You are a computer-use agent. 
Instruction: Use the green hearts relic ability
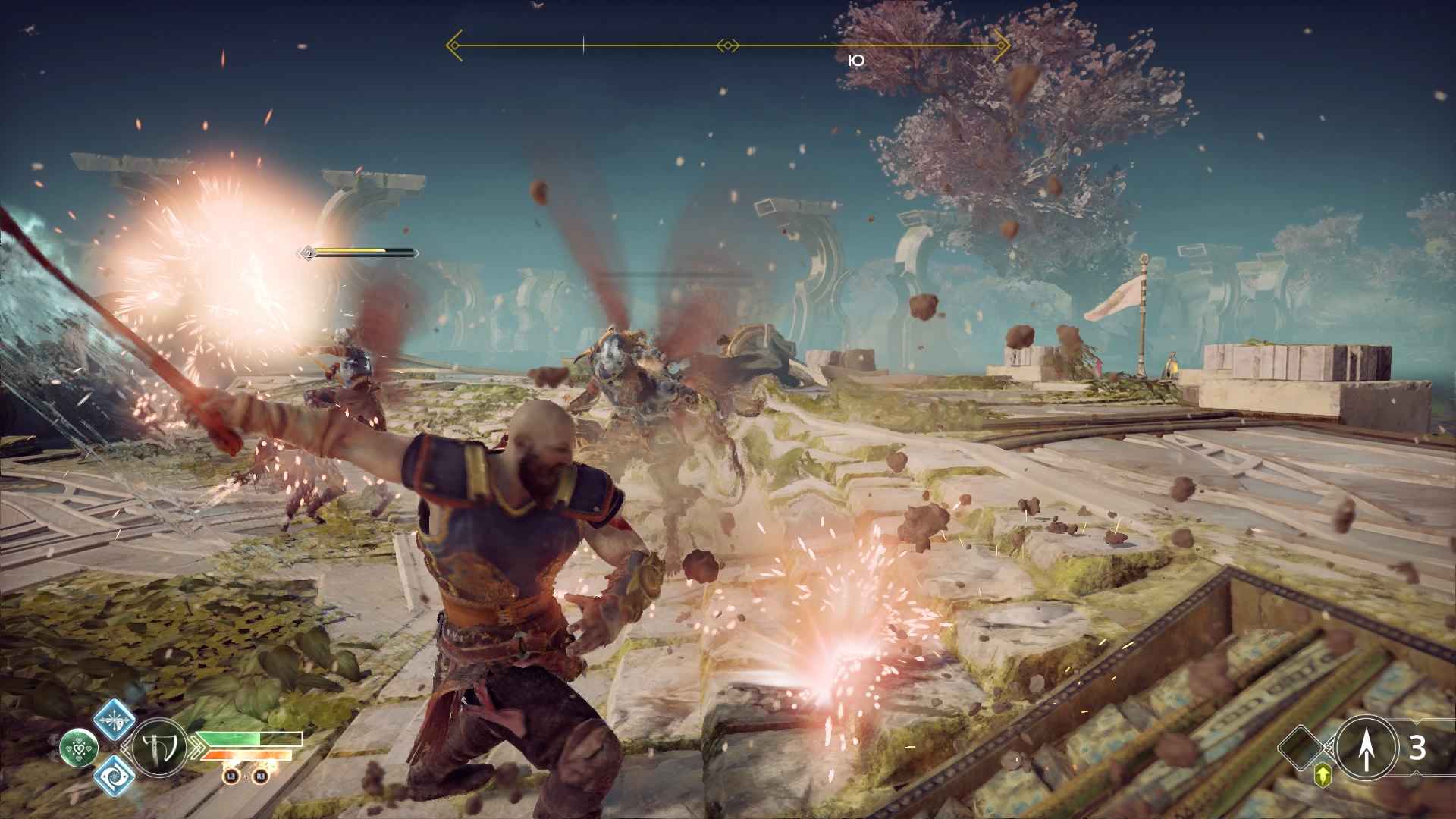pos(78,747)
